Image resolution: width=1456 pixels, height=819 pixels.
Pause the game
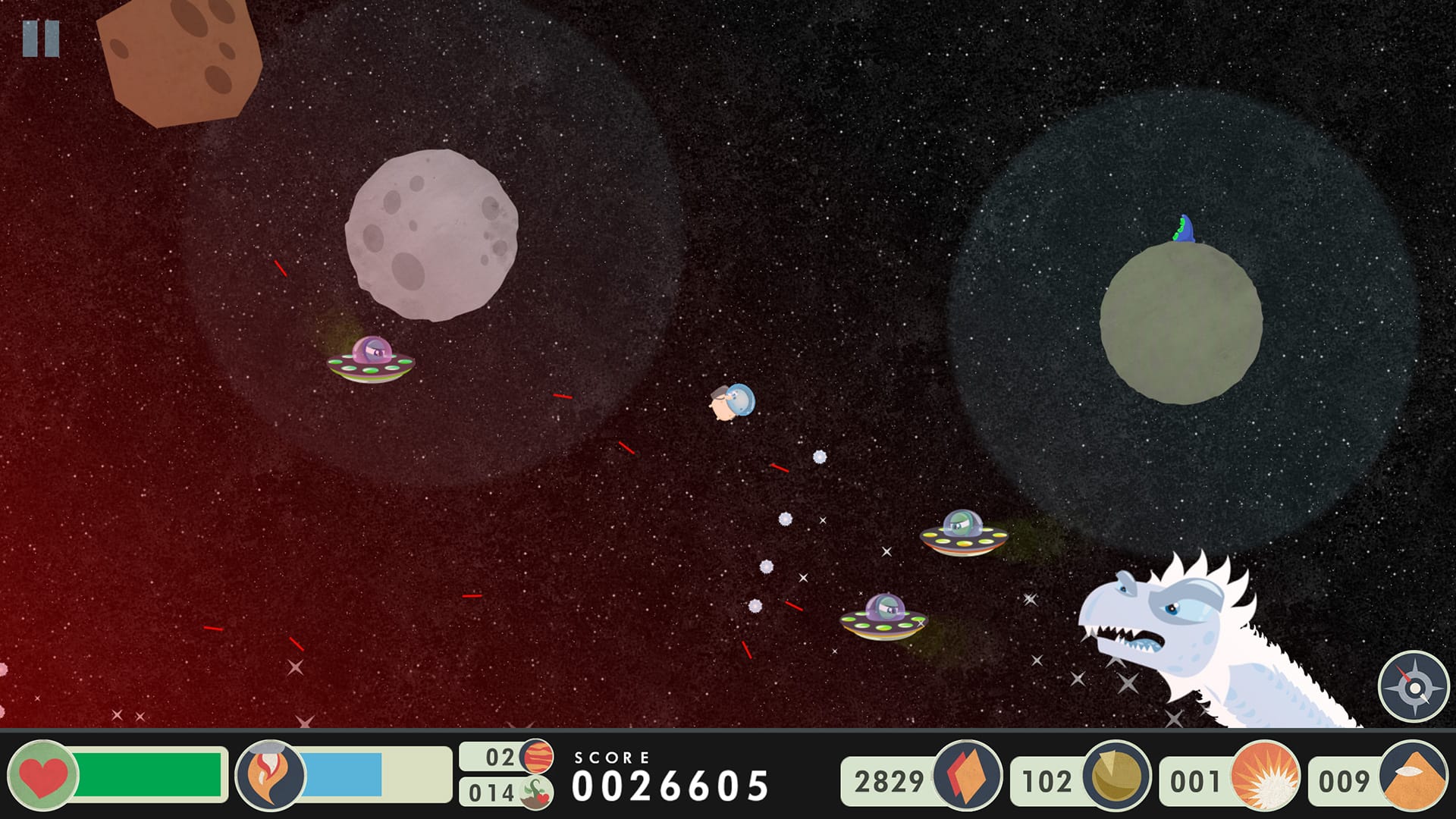tap(41, 39)
